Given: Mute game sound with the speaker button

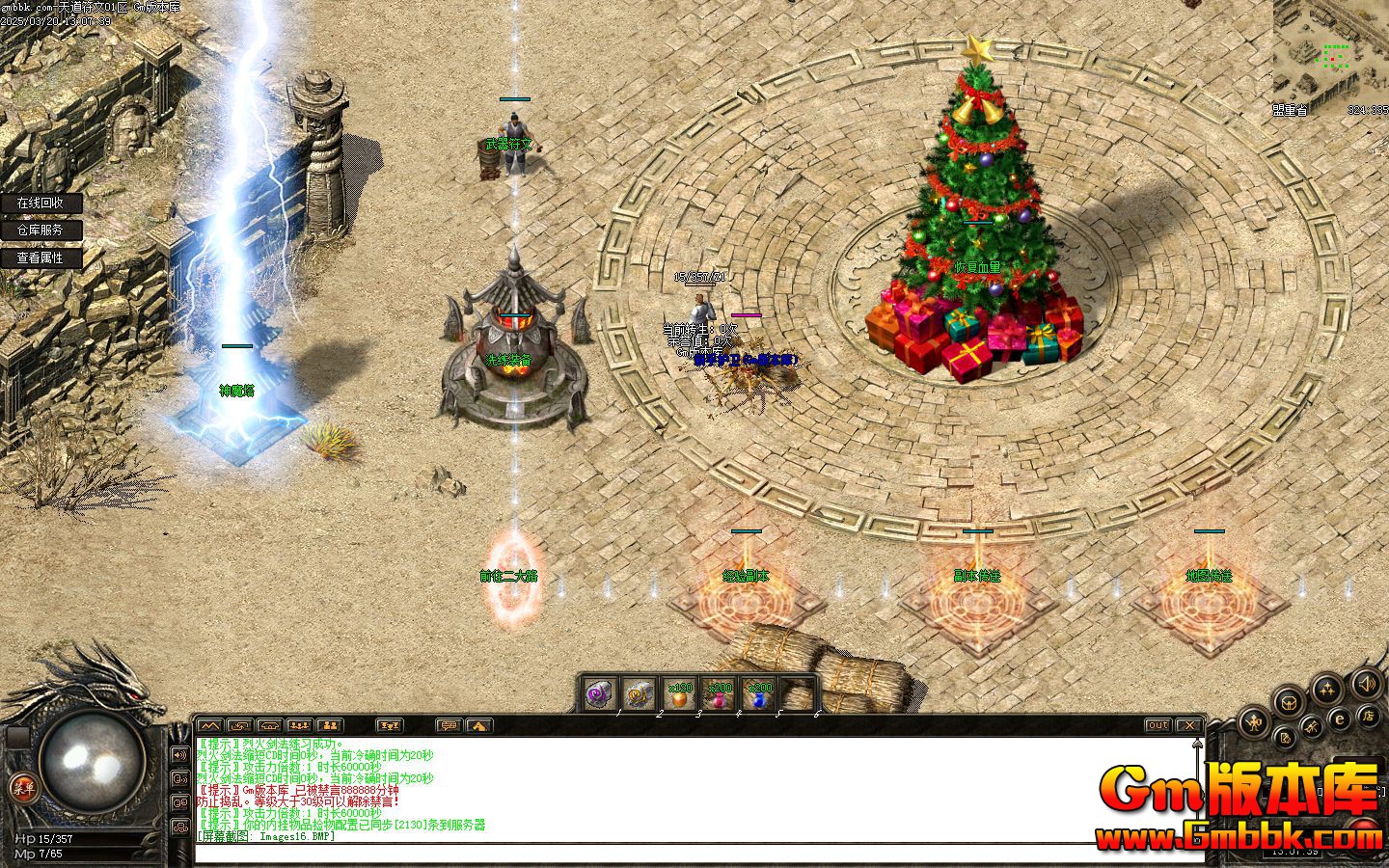Looking at the screenshot, I should point(1367,686).
